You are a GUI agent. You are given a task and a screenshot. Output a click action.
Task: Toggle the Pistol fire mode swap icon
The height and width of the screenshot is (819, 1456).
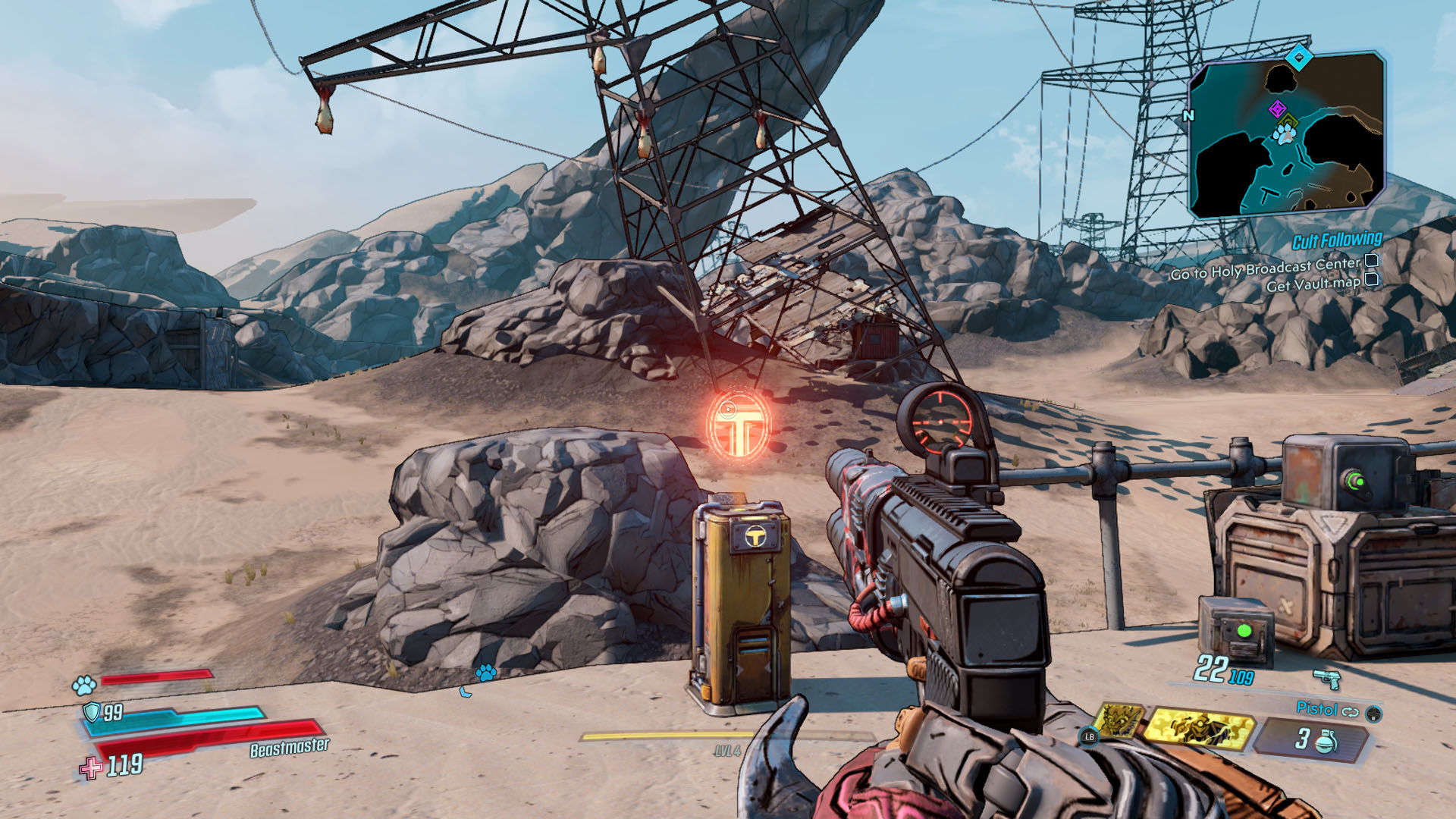click(x=1350, y=711)
